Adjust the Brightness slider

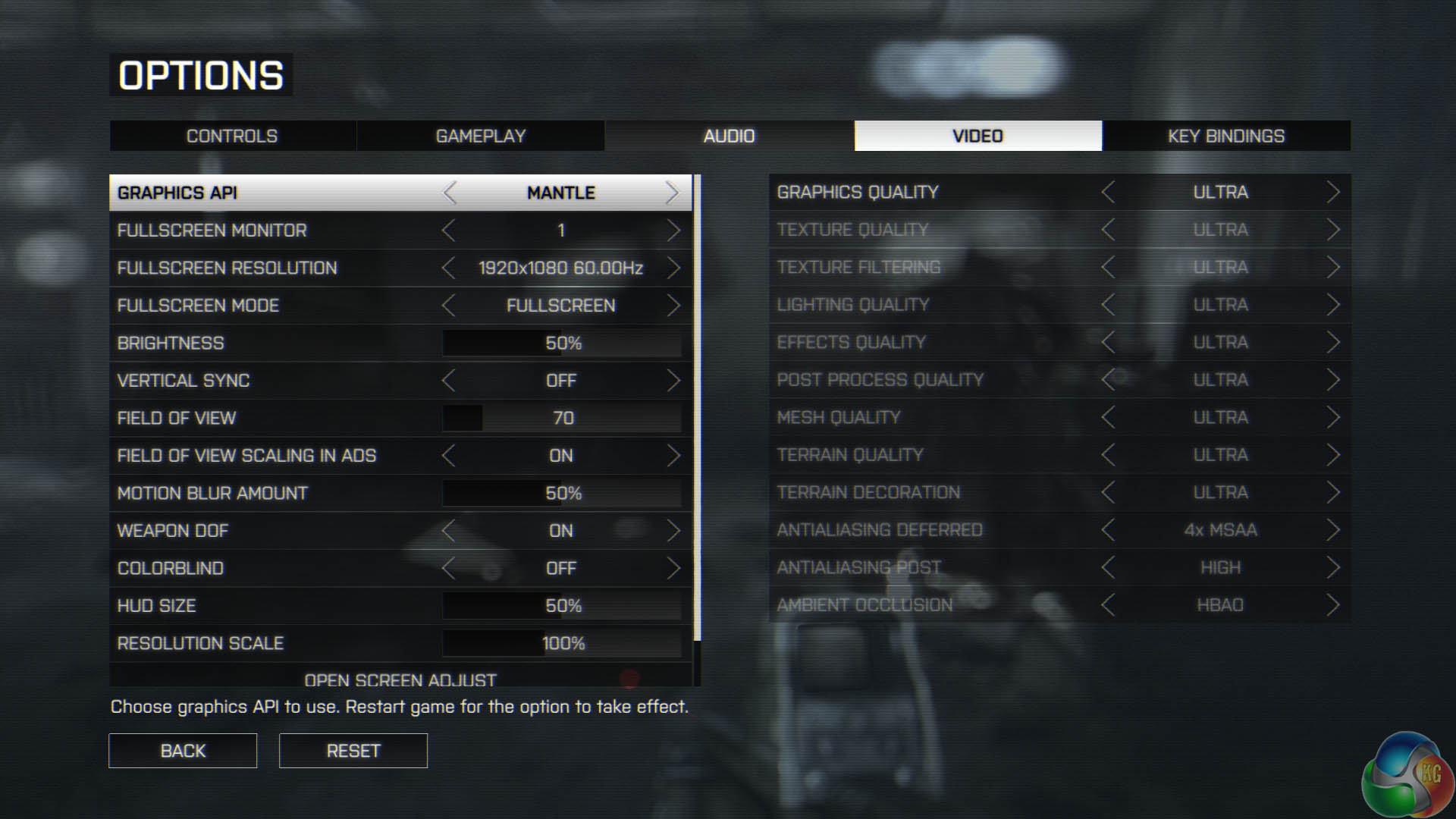pos(562,343)
